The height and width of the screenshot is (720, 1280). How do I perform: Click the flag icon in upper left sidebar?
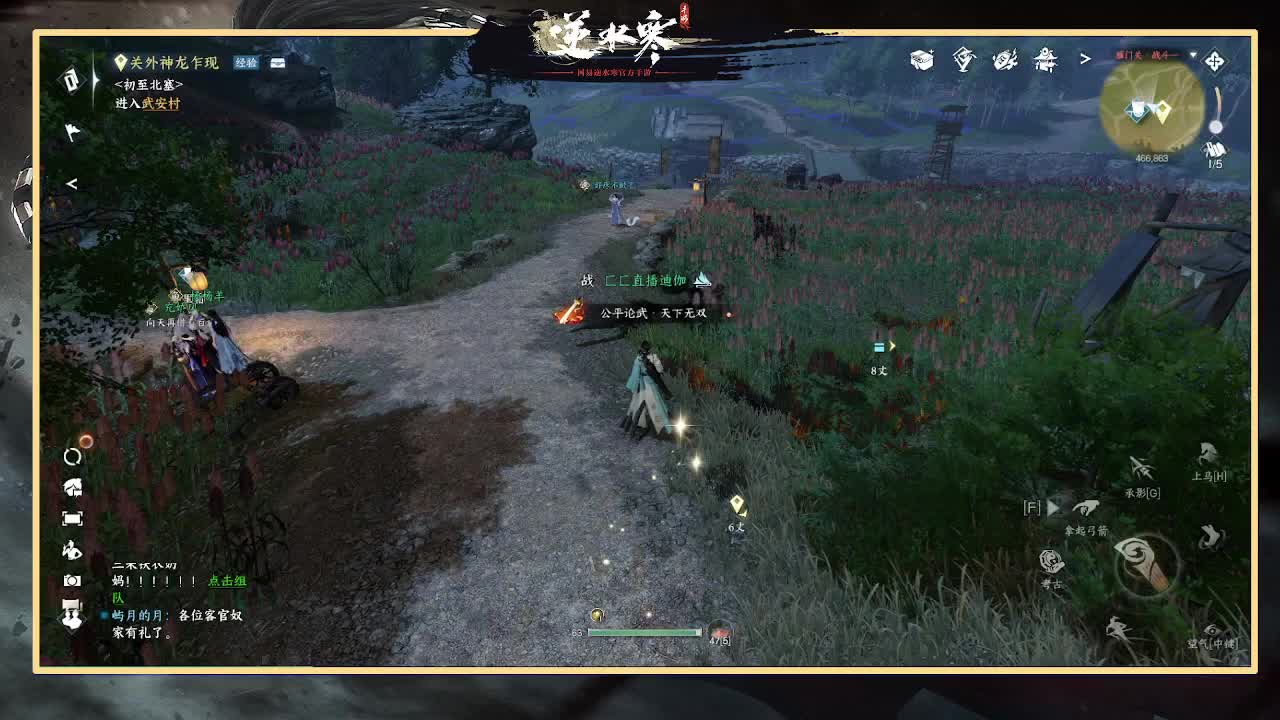[72, 131]
